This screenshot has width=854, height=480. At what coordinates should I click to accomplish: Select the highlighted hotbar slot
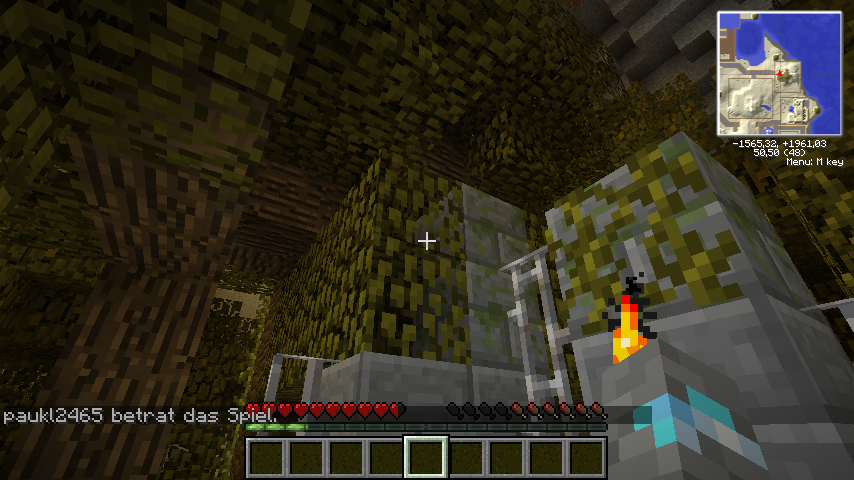[x=426, y=458]
